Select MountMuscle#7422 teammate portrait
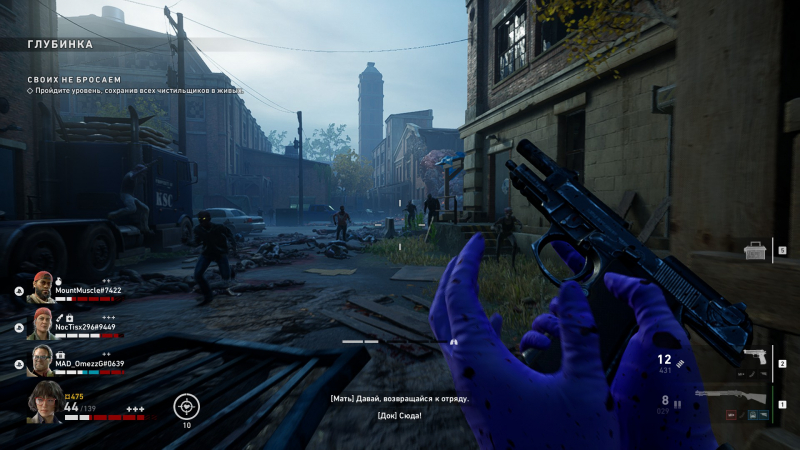The height and width of the screenshot is (450, 800). coord(40,287)
